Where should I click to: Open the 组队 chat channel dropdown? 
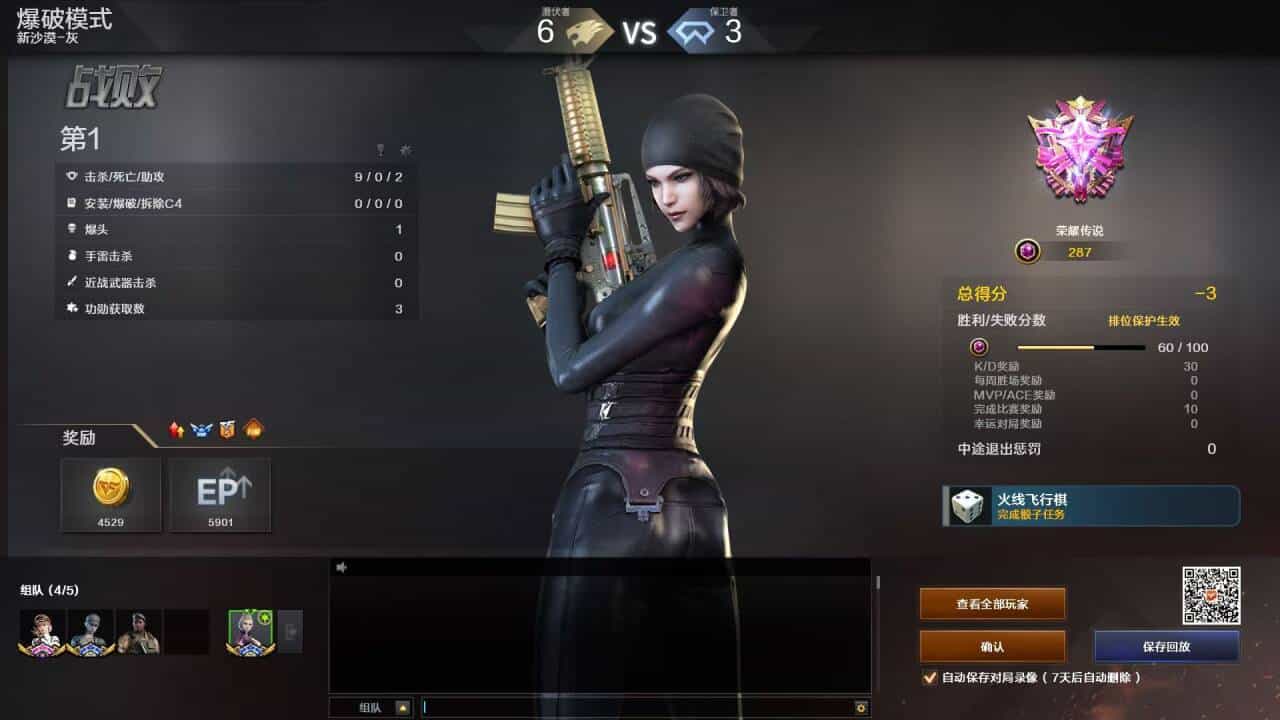[x=403, y=707]
